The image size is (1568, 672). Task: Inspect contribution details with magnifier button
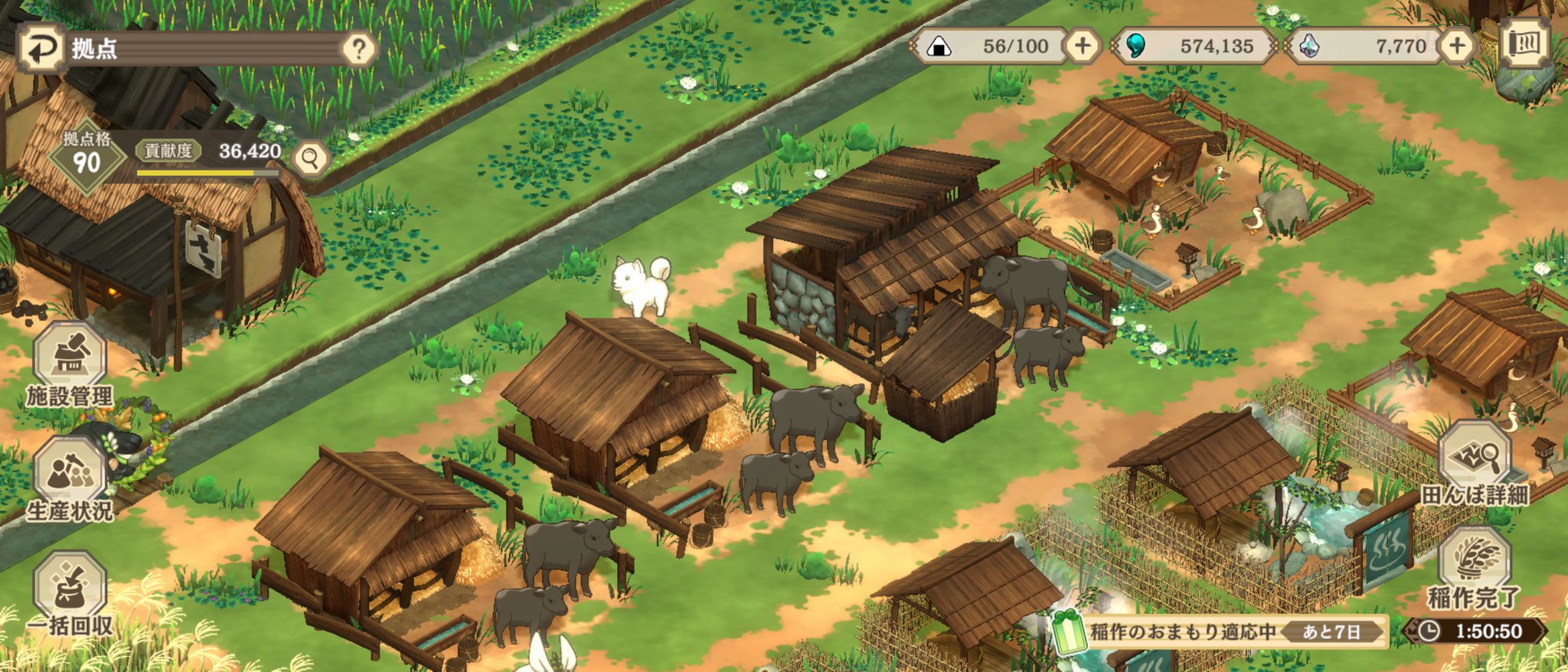[310, 158]
